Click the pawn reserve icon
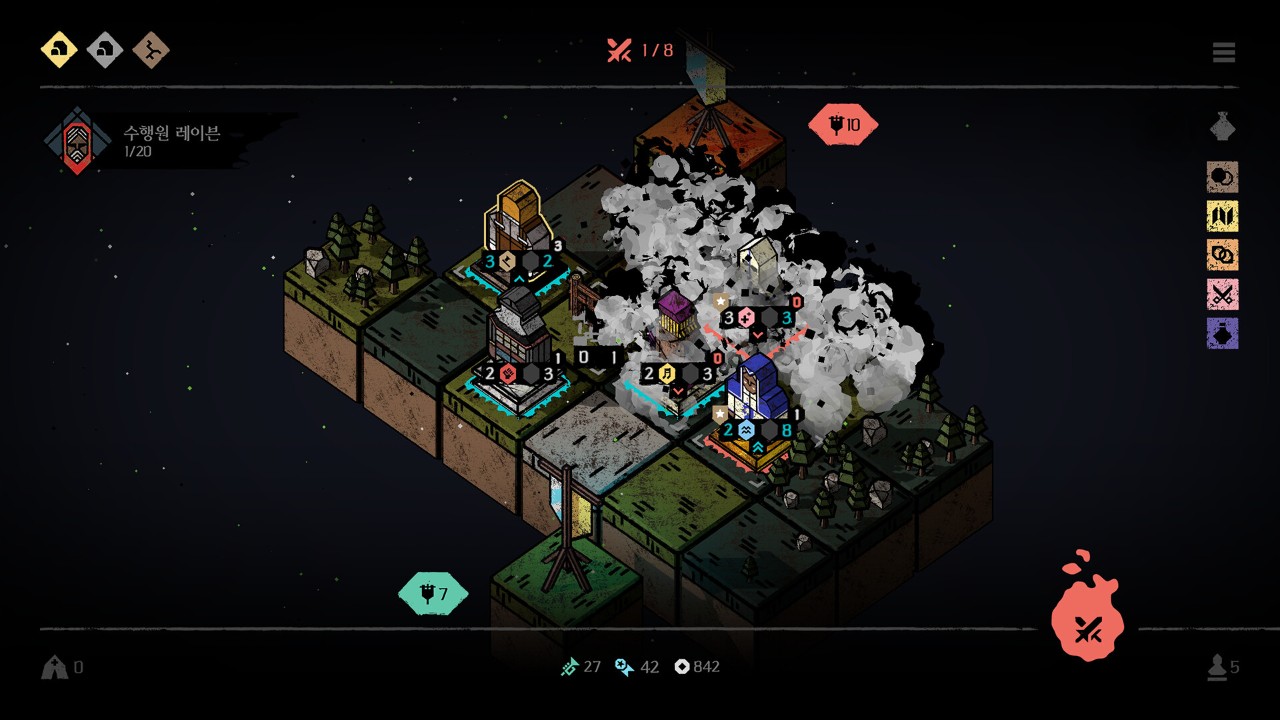The width and height of the screenshot is (1280, 720). (x=1217, y=667)
